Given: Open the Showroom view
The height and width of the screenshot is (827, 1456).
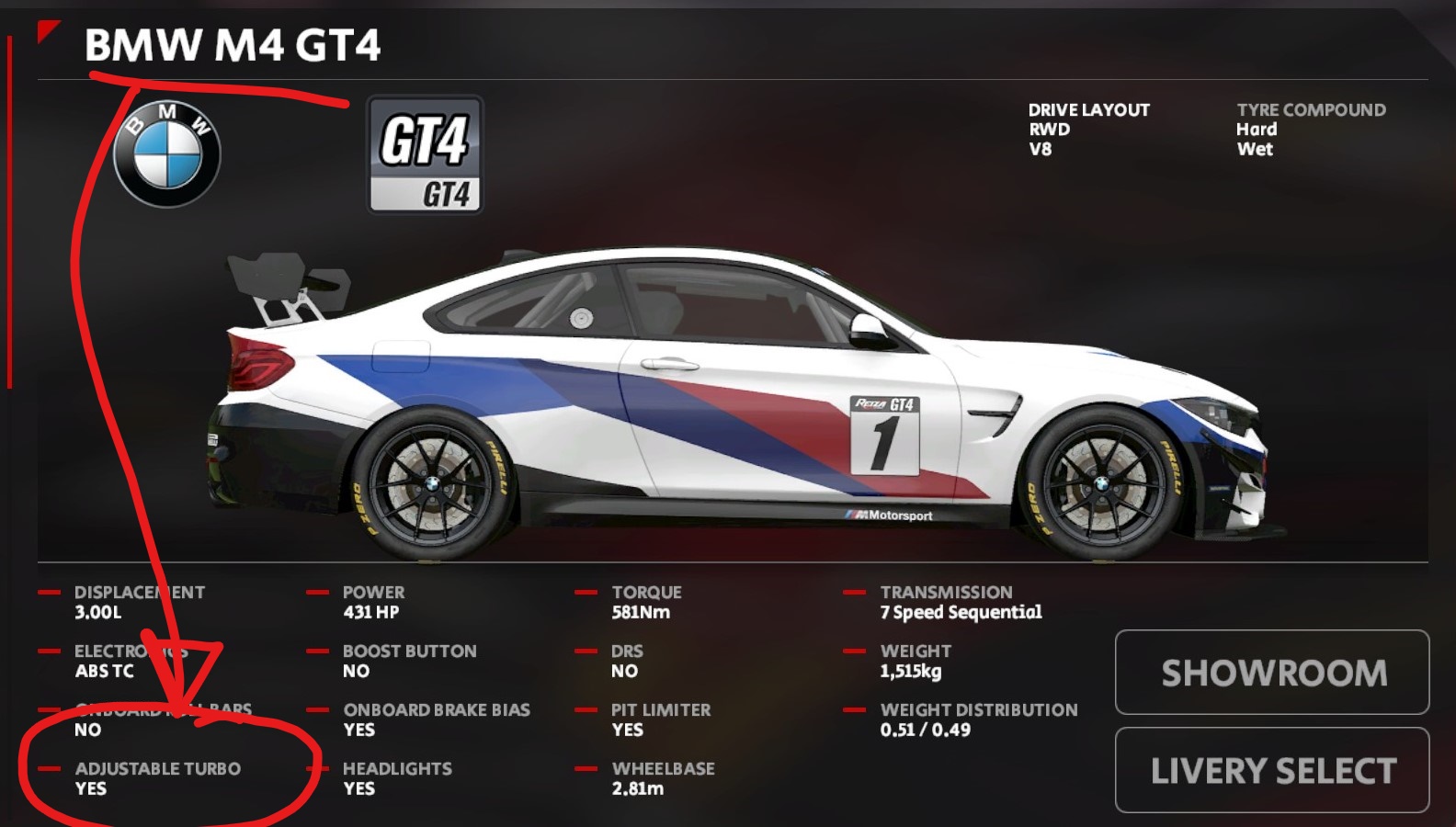Looking at the screenshot, I should (1272, 673).
